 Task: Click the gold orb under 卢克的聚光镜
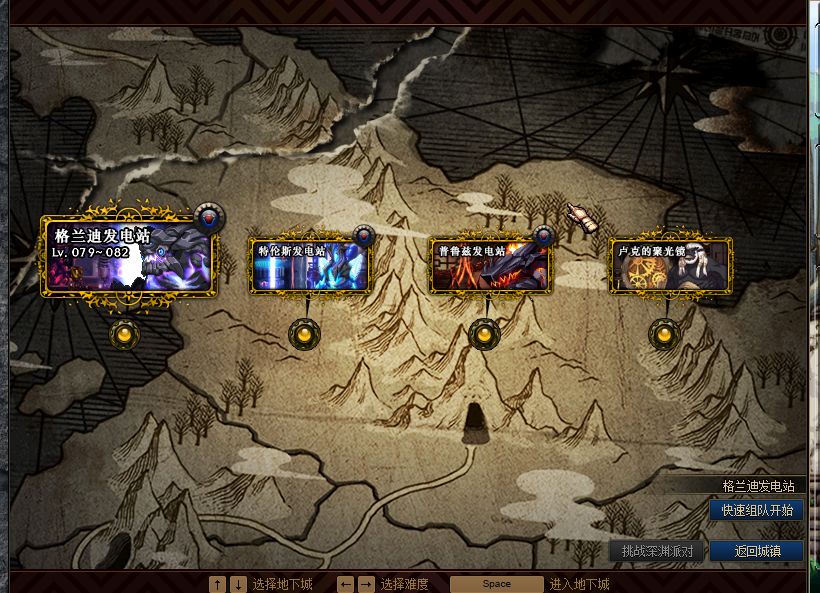[664, 335]
